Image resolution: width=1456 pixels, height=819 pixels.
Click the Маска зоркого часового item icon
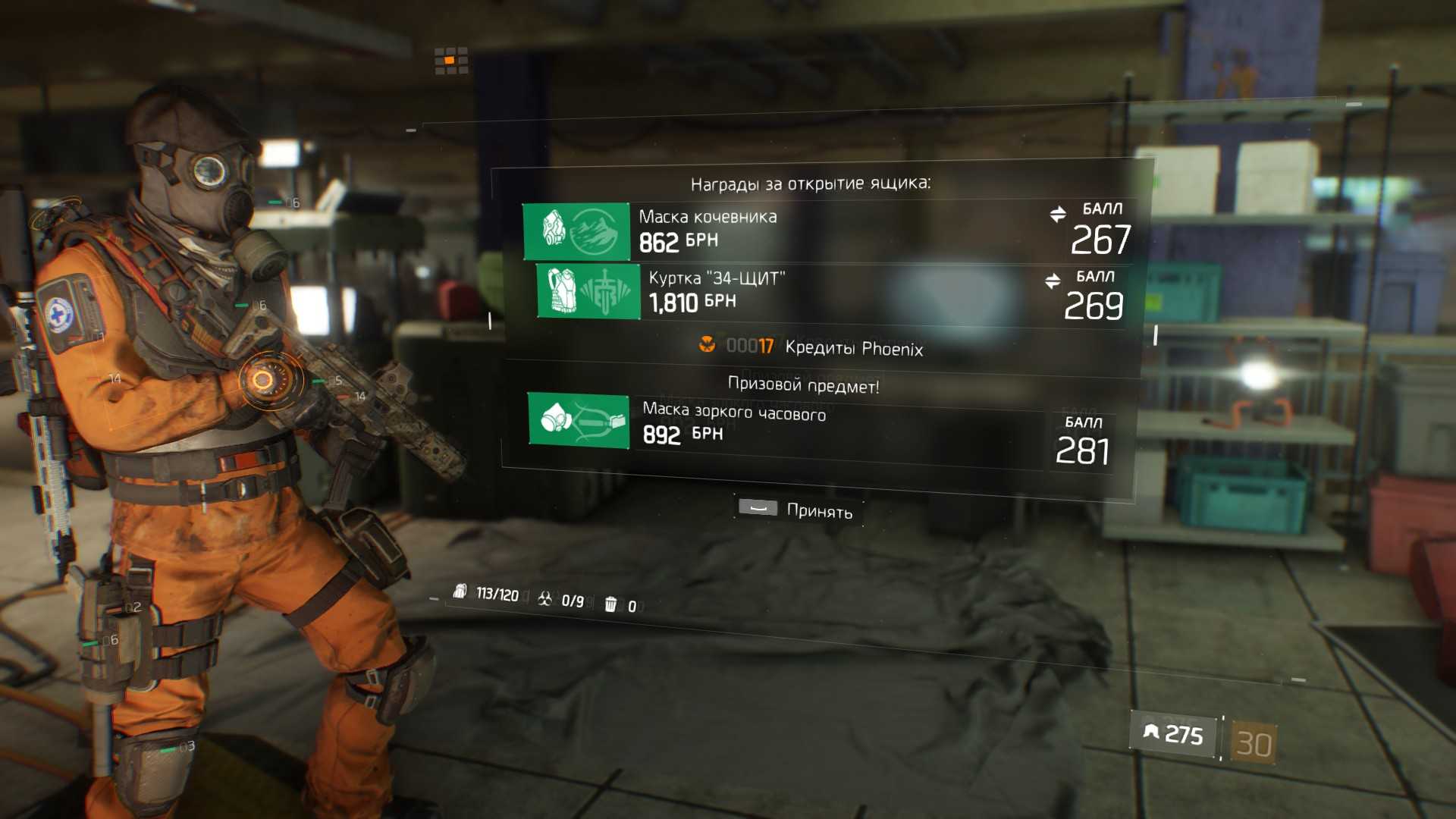(579, 420)
